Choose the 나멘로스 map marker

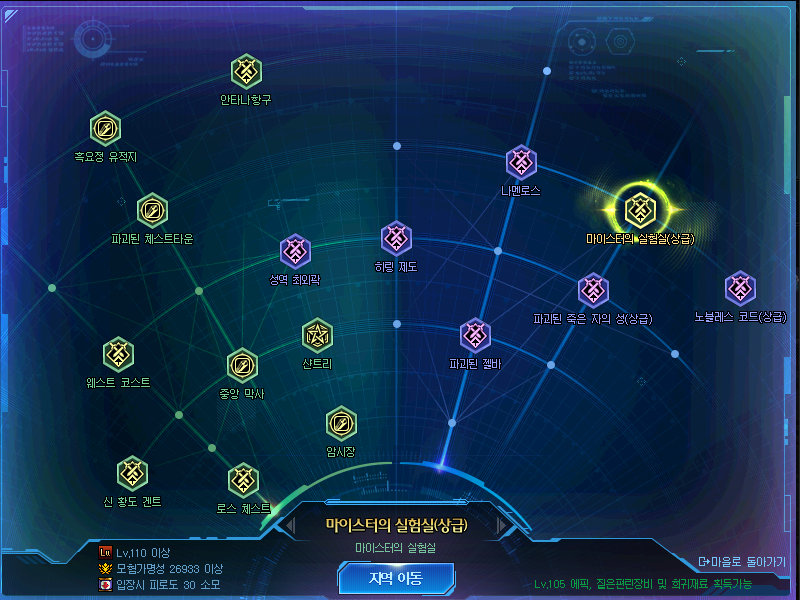click(x=521, y=161)
